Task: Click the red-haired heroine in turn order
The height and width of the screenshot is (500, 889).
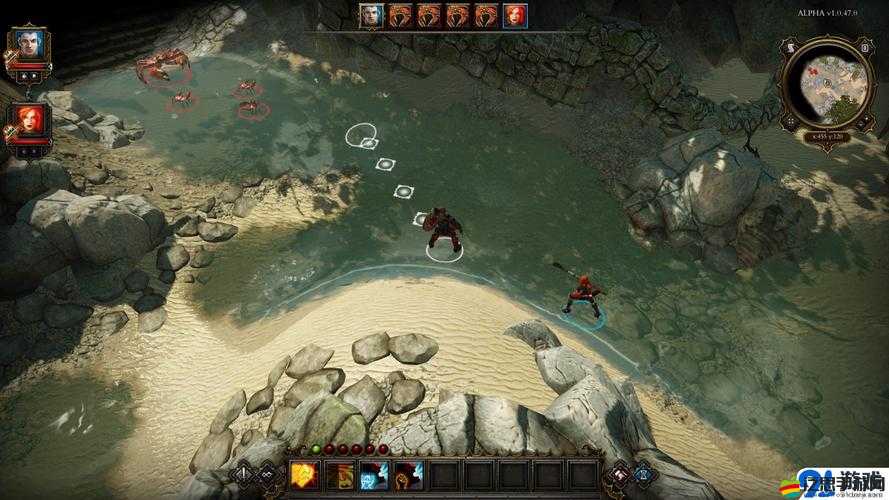Action: coord(515,14)
